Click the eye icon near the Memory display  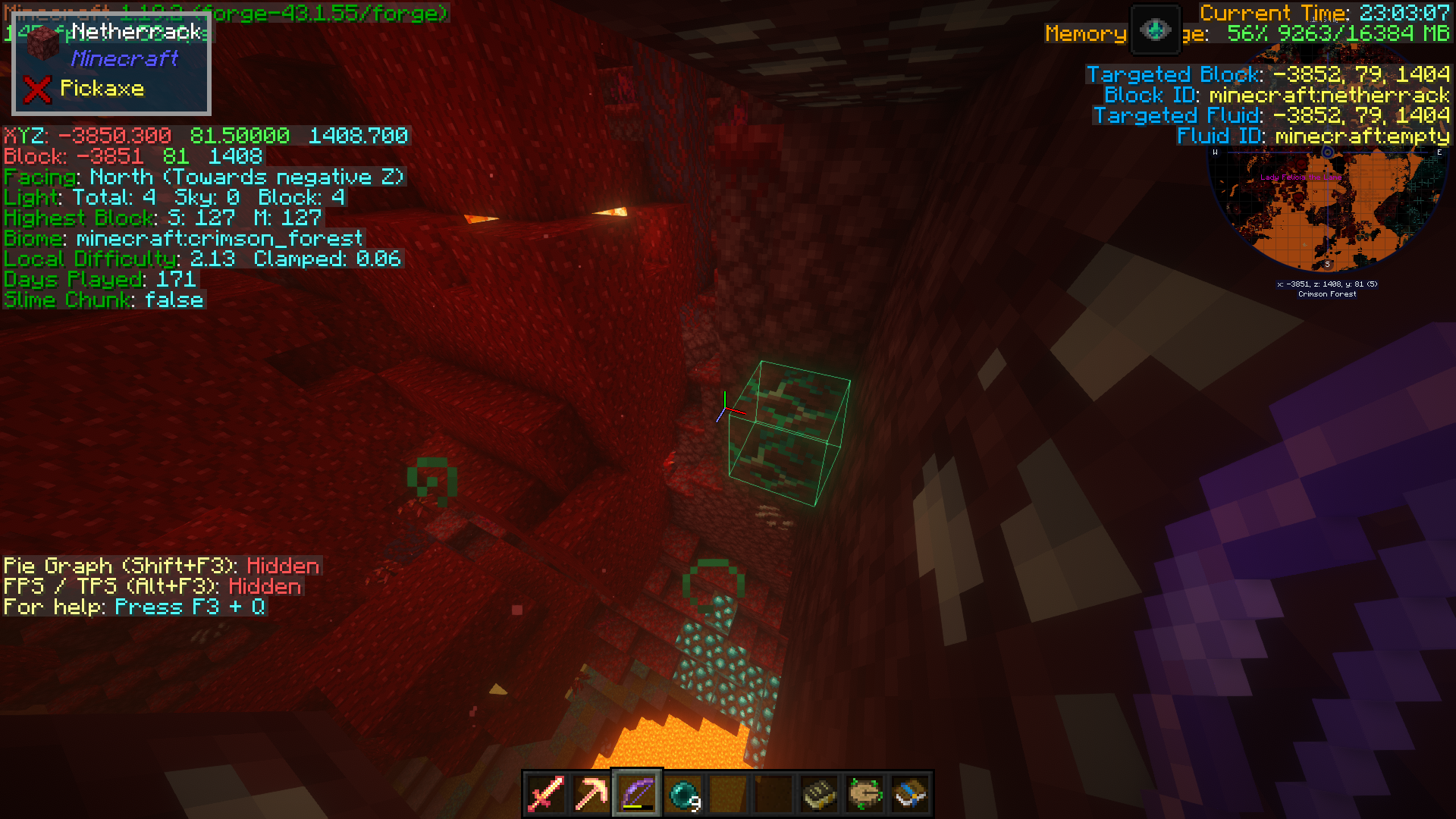[x=1154, y=30]
